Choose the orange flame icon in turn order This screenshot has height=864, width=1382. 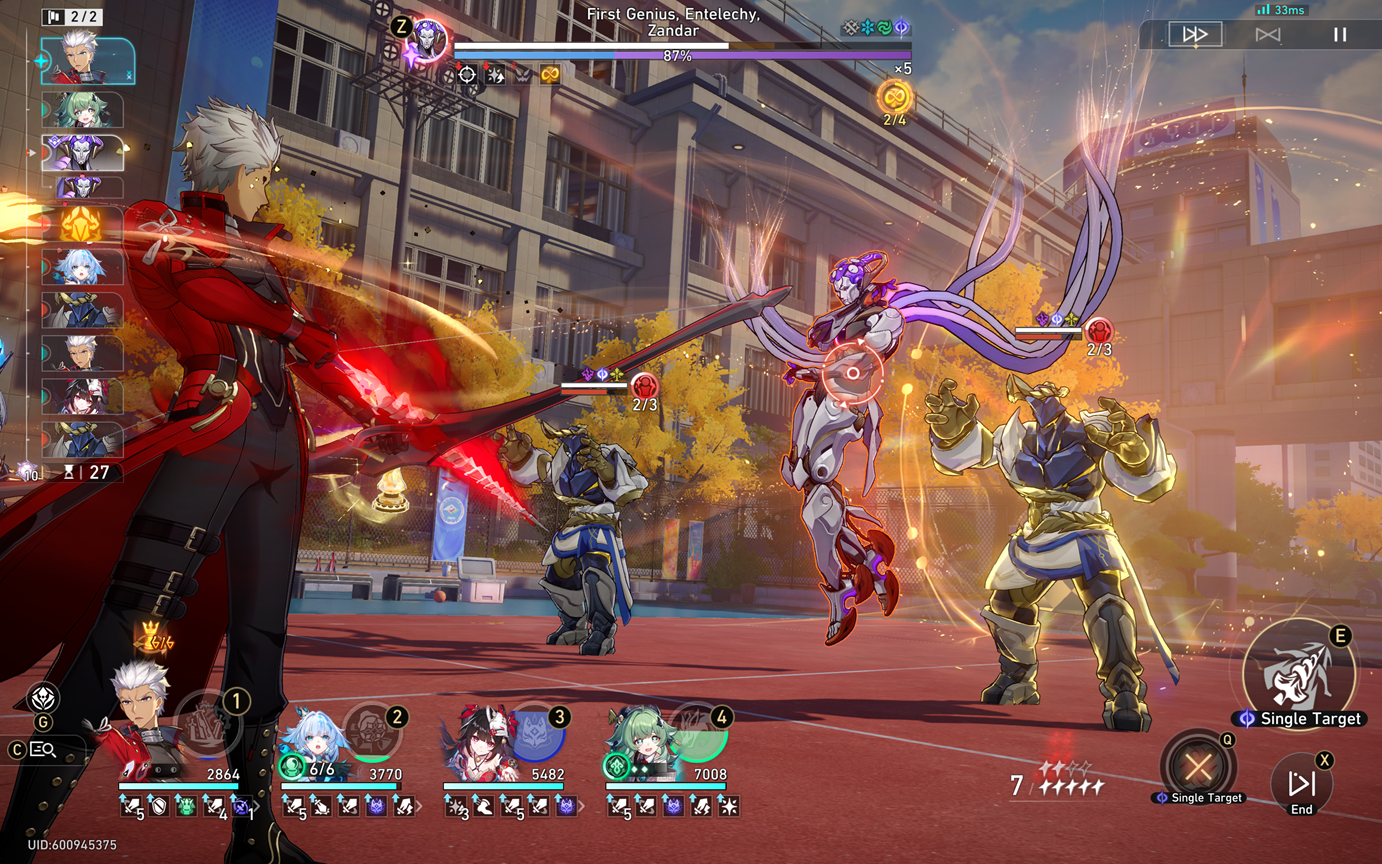point(83,225)
